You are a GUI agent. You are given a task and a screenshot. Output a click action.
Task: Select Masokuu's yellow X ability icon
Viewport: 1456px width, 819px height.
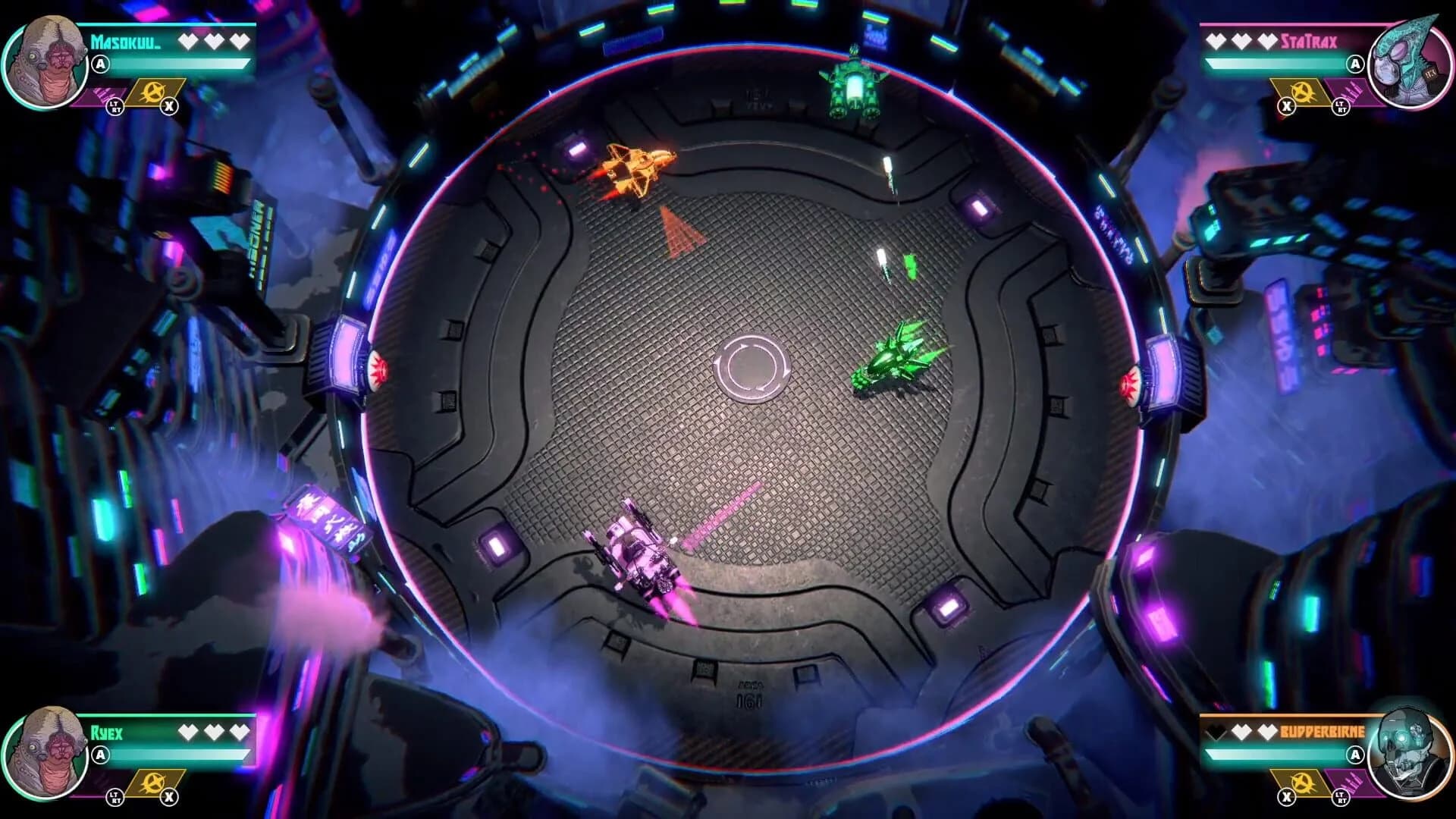pos(152,93)
